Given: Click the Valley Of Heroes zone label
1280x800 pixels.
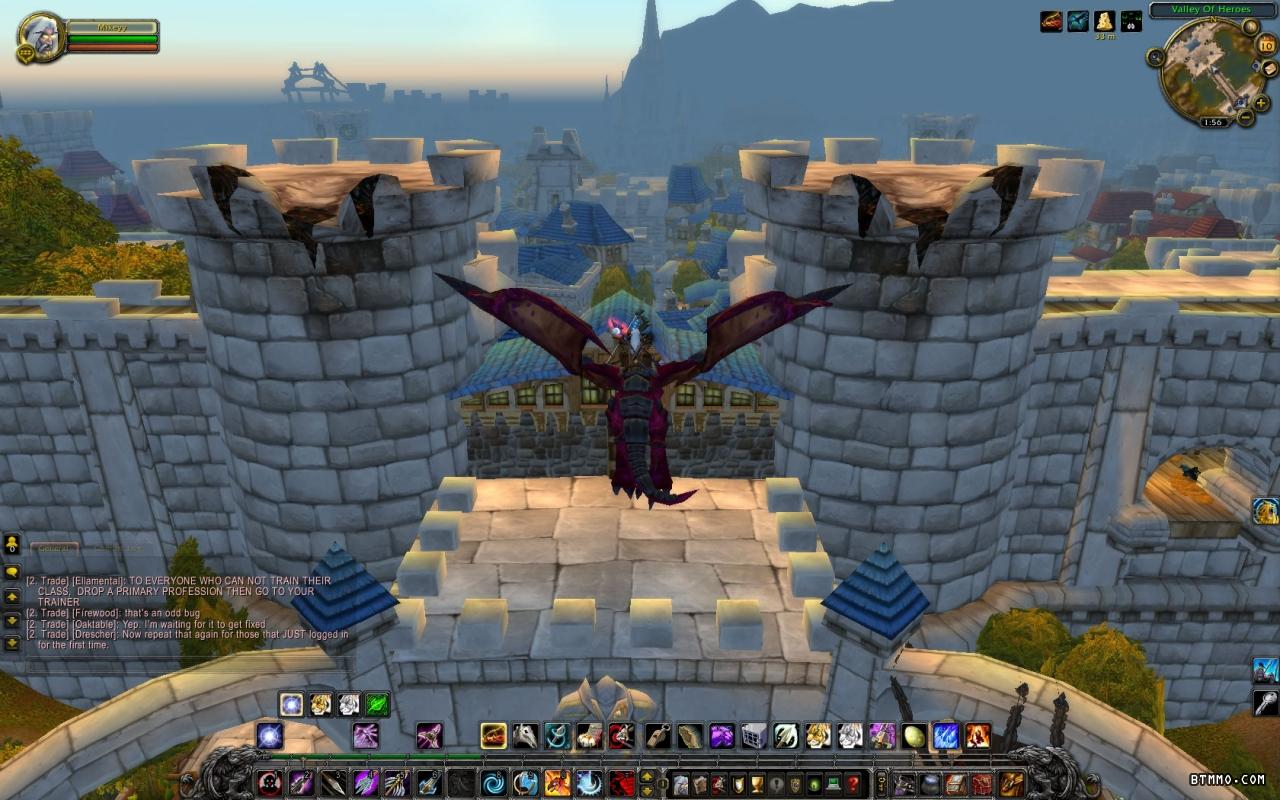Looking at the screenshot, I should [x=1213, y=10].
